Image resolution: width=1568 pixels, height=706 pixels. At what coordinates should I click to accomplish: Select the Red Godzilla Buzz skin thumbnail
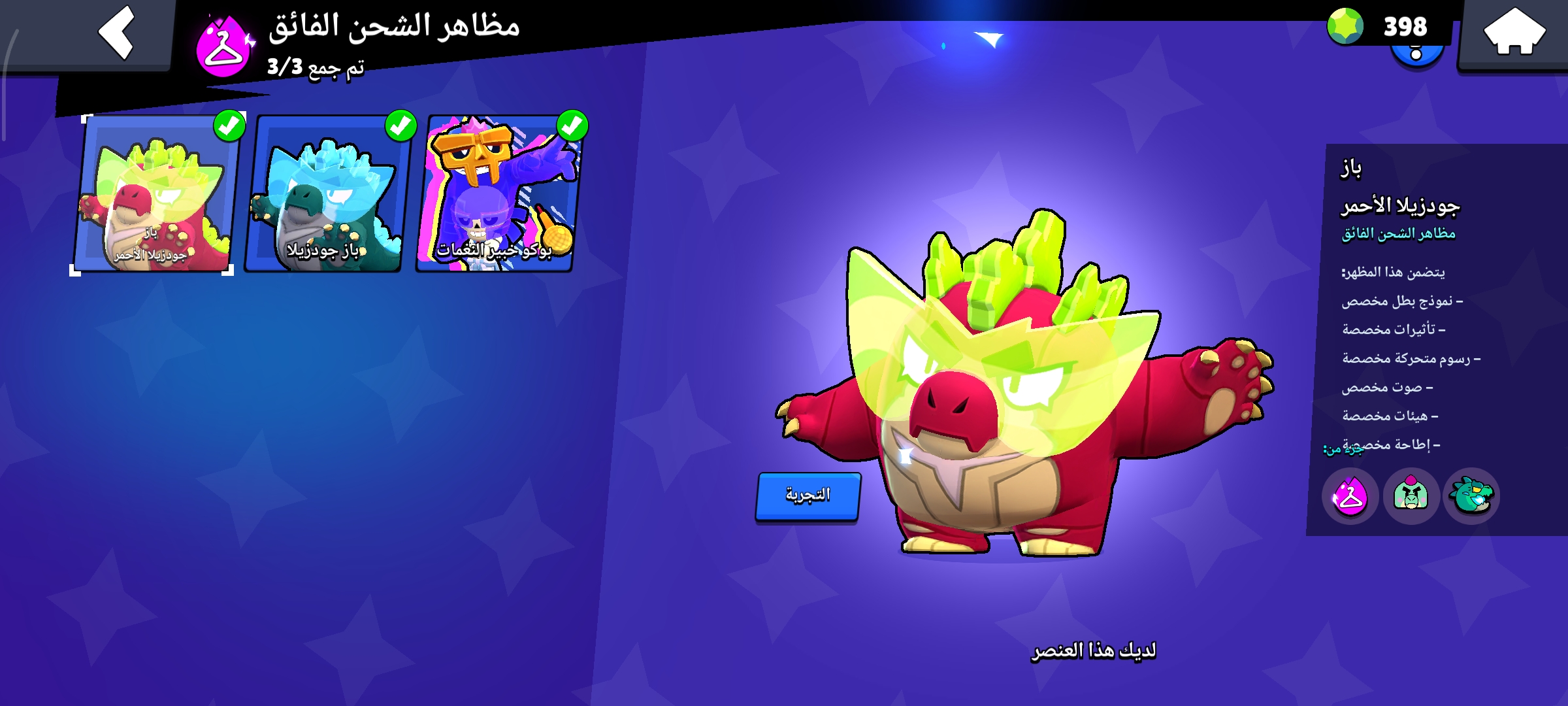pyautogui.click(x=157, y=196)
